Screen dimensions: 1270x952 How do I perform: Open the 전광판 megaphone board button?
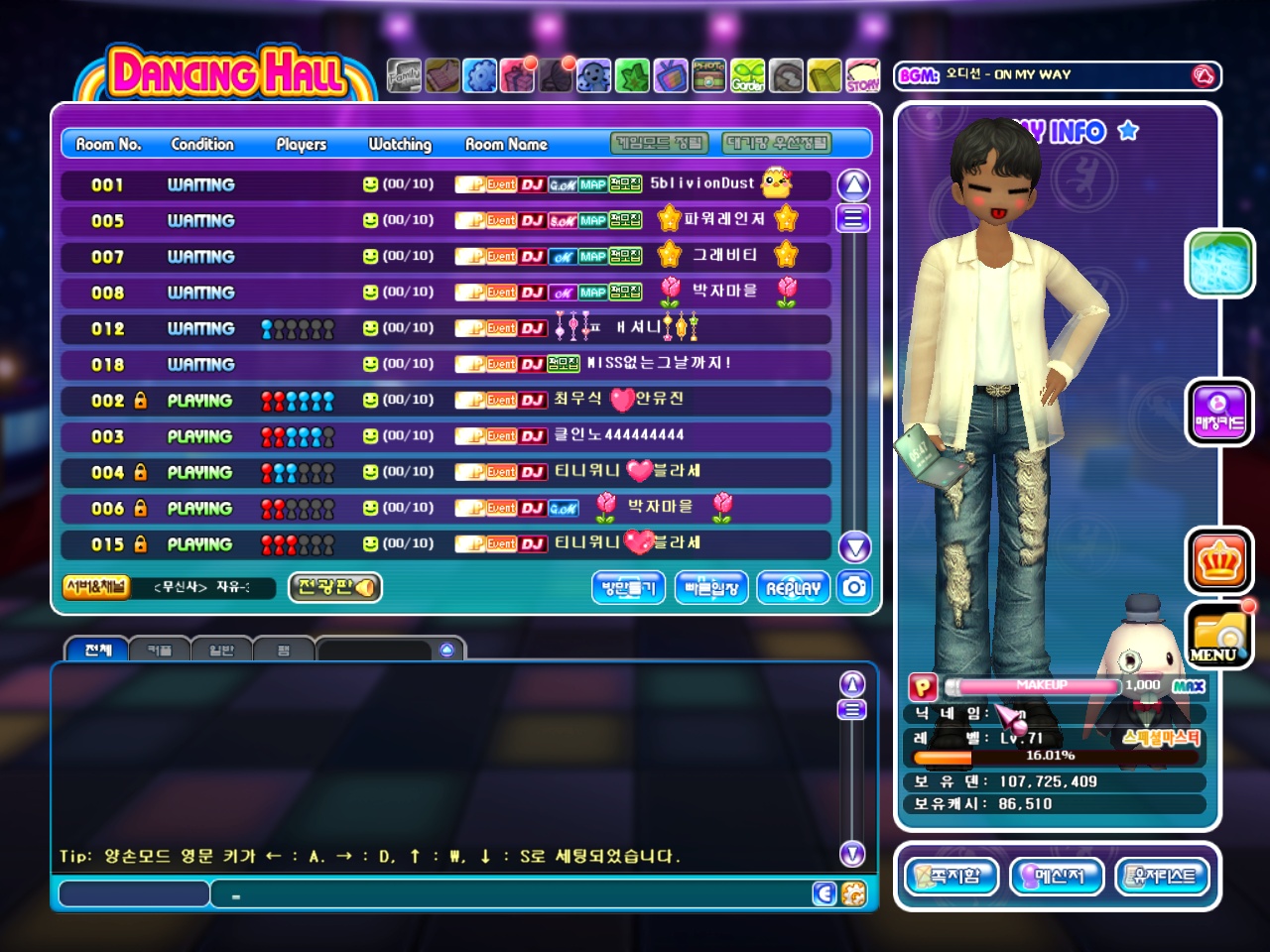tap(335, 587)
